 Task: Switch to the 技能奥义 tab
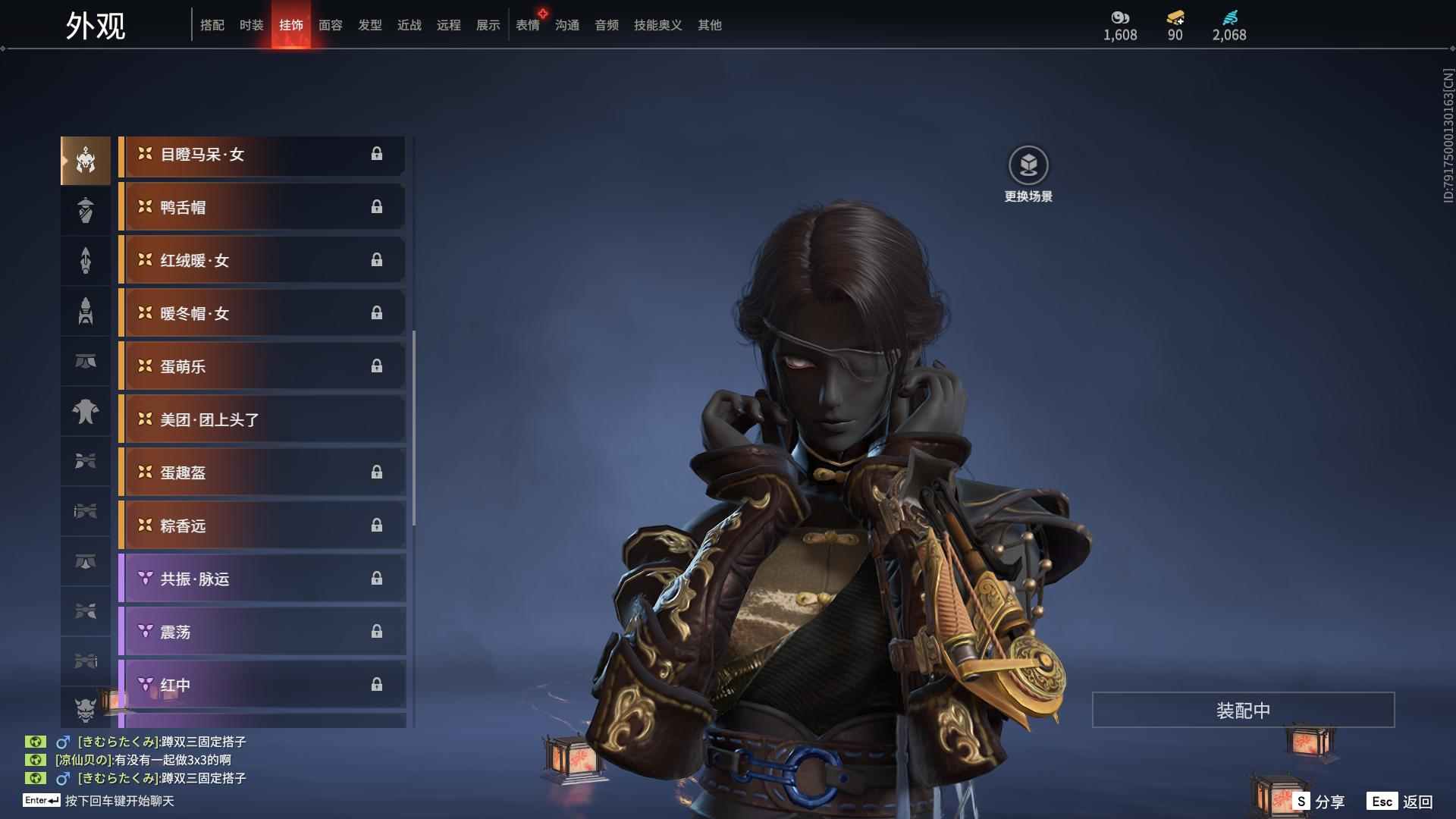point(657,25)
